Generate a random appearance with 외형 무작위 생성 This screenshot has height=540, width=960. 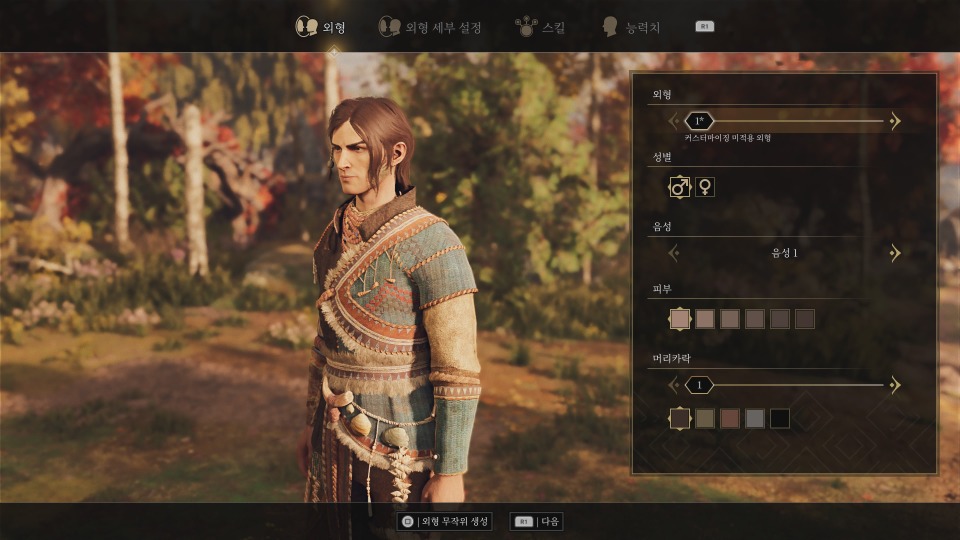click(x=446, y=521)
